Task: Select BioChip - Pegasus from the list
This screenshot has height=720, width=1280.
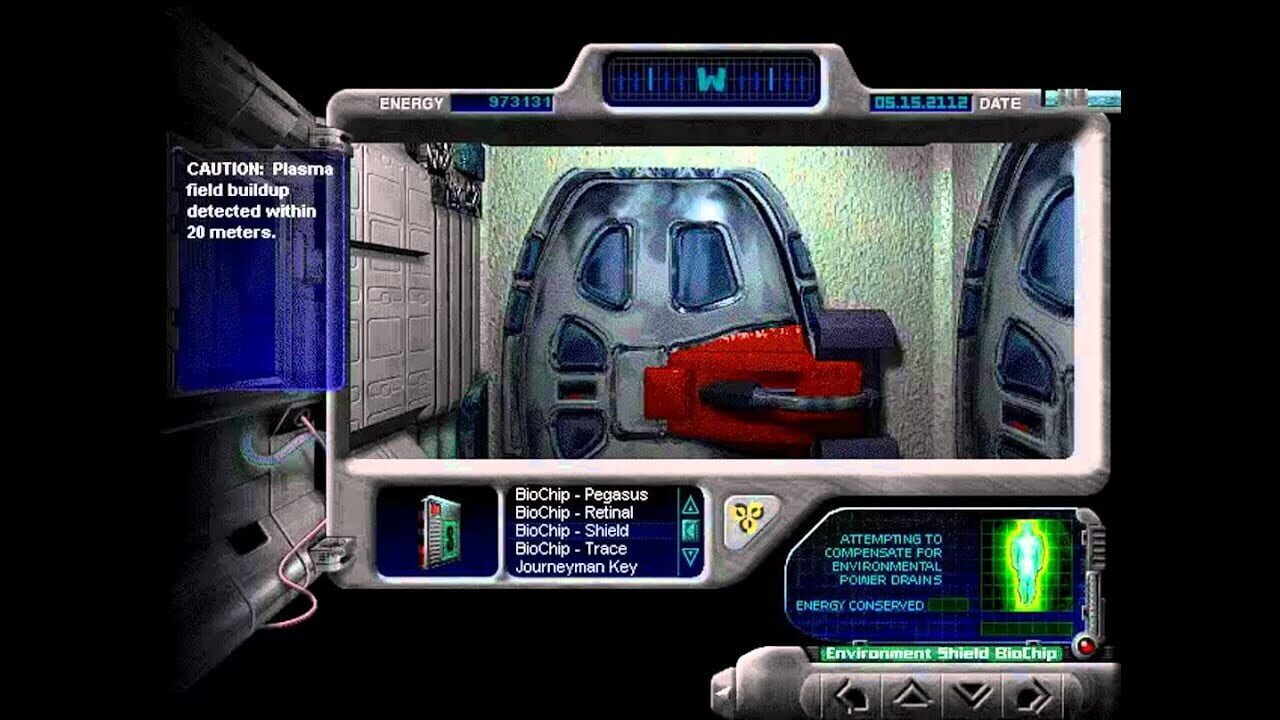Action: coord(580,495)
